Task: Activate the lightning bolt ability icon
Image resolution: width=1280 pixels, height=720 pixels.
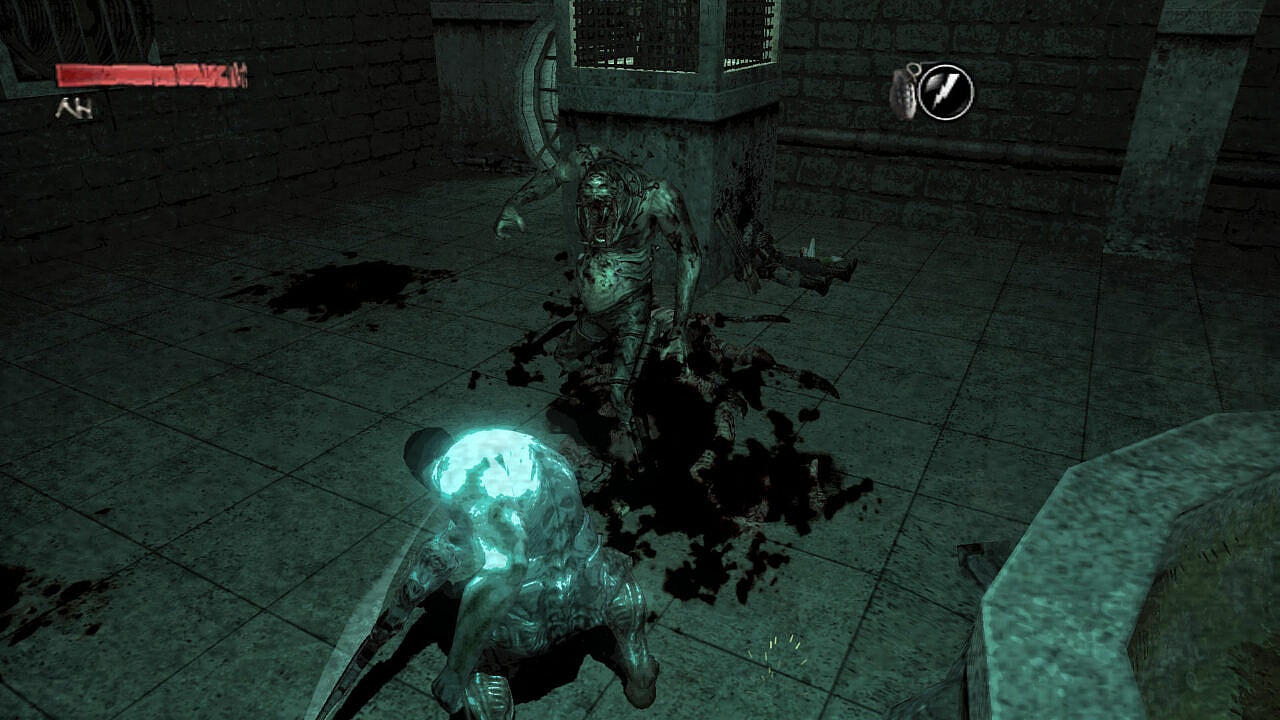Action: point(945,92)
